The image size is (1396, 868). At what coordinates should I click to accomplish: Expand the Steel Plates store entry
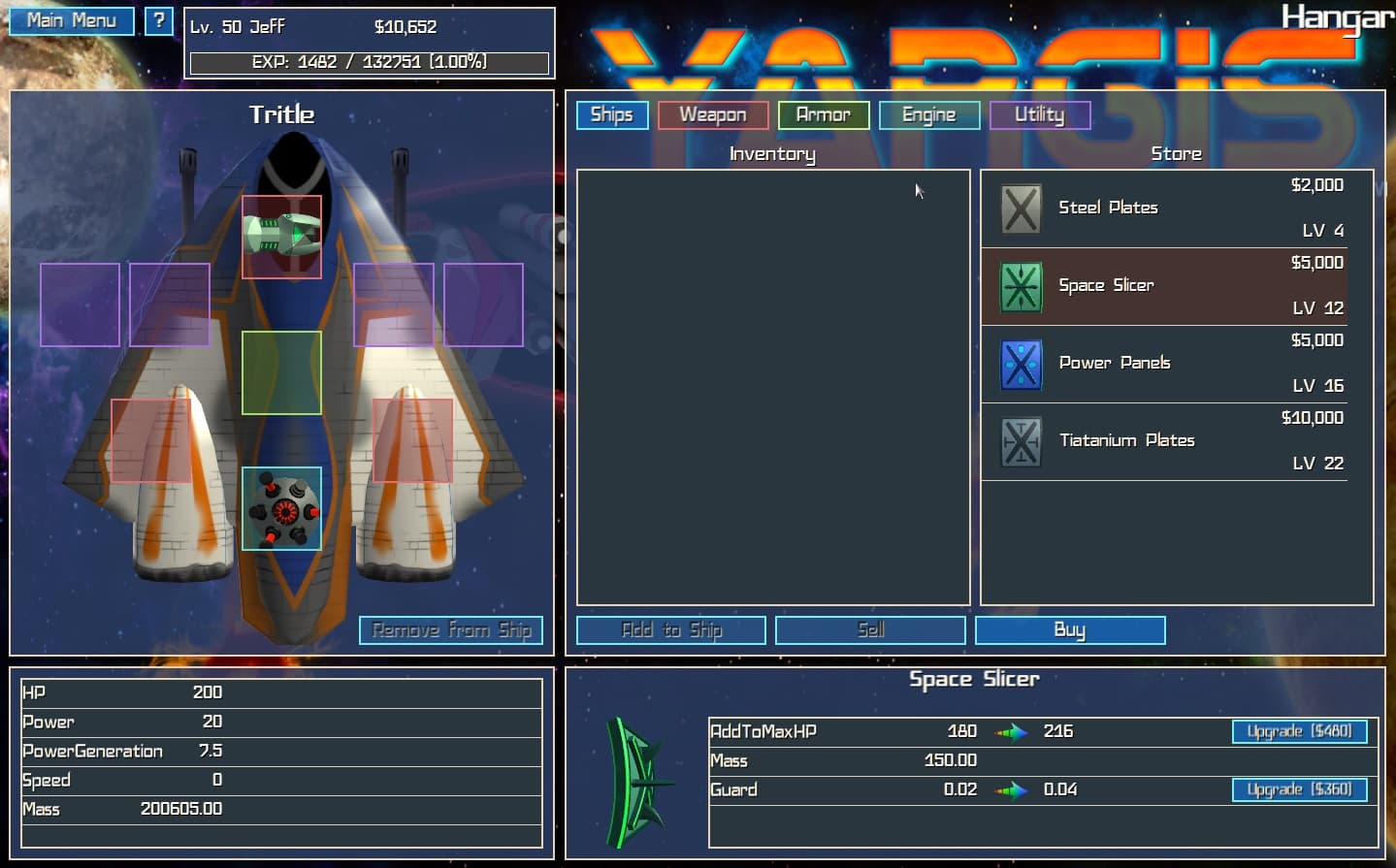[x=1164, y=208]
